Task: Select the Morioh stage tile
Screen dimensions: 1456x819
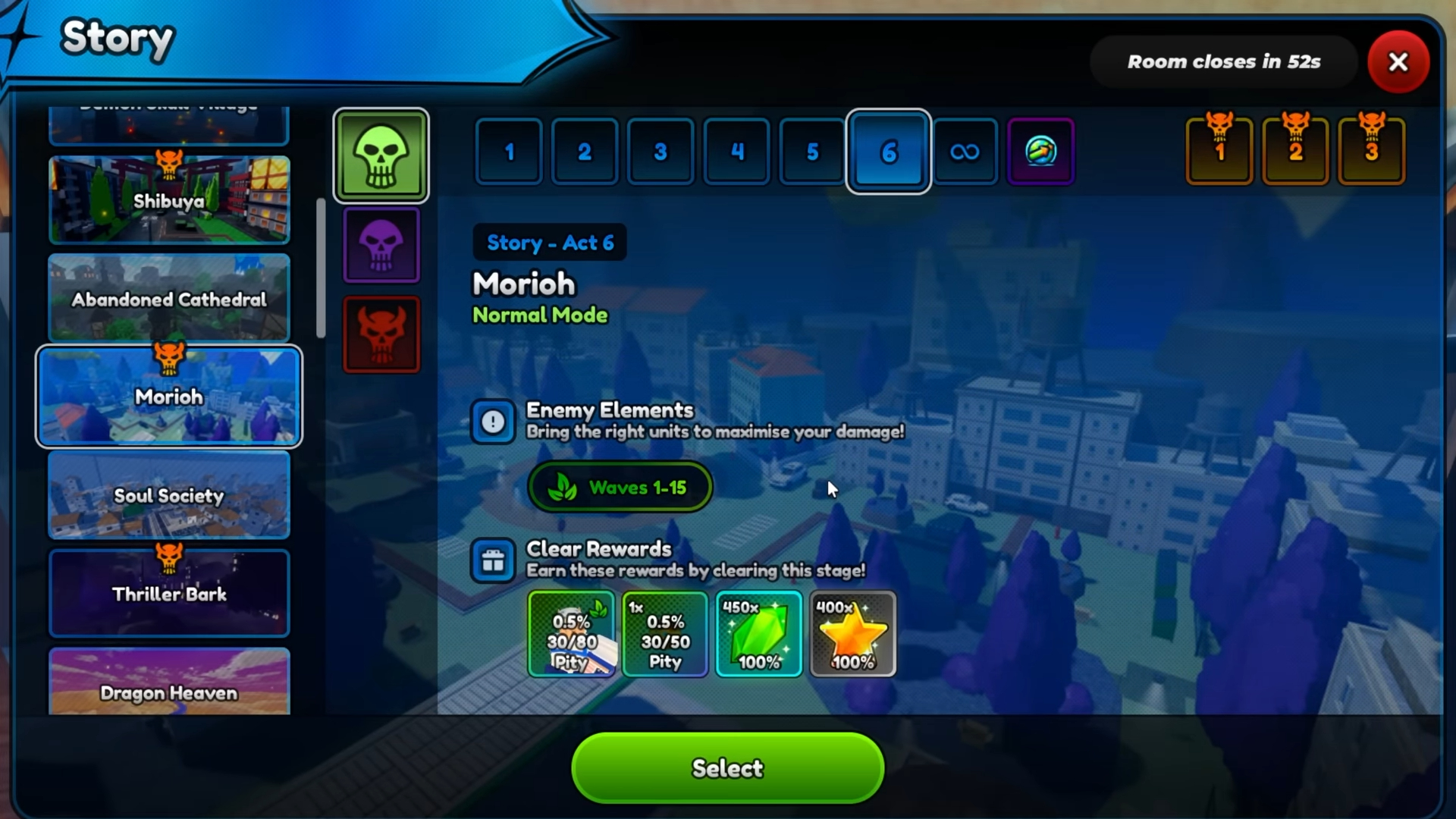Action: 169,396
